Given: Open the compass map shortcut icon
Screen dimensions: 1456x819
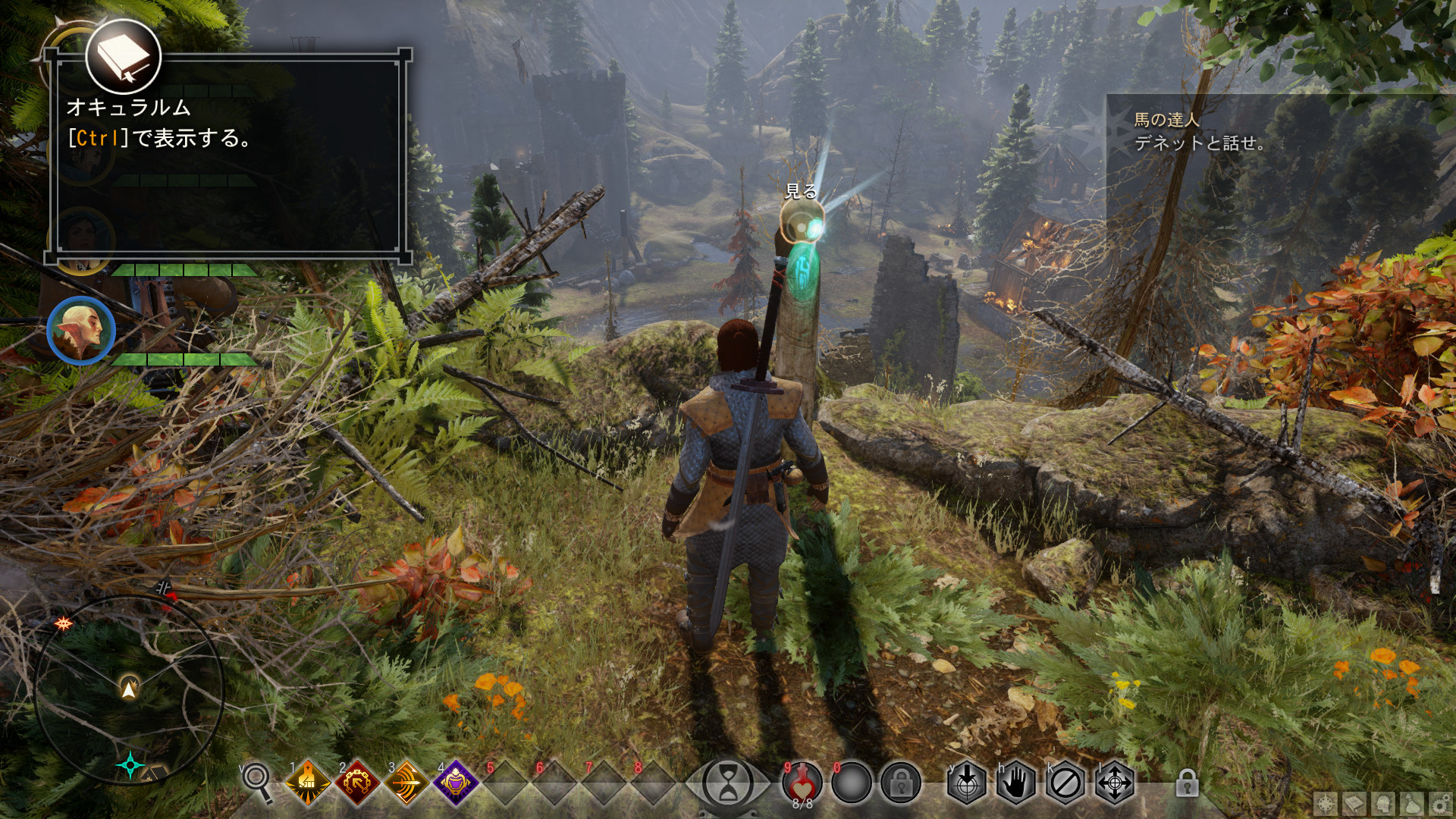Looking at the screenshot, I should [x=1326, y=804].
